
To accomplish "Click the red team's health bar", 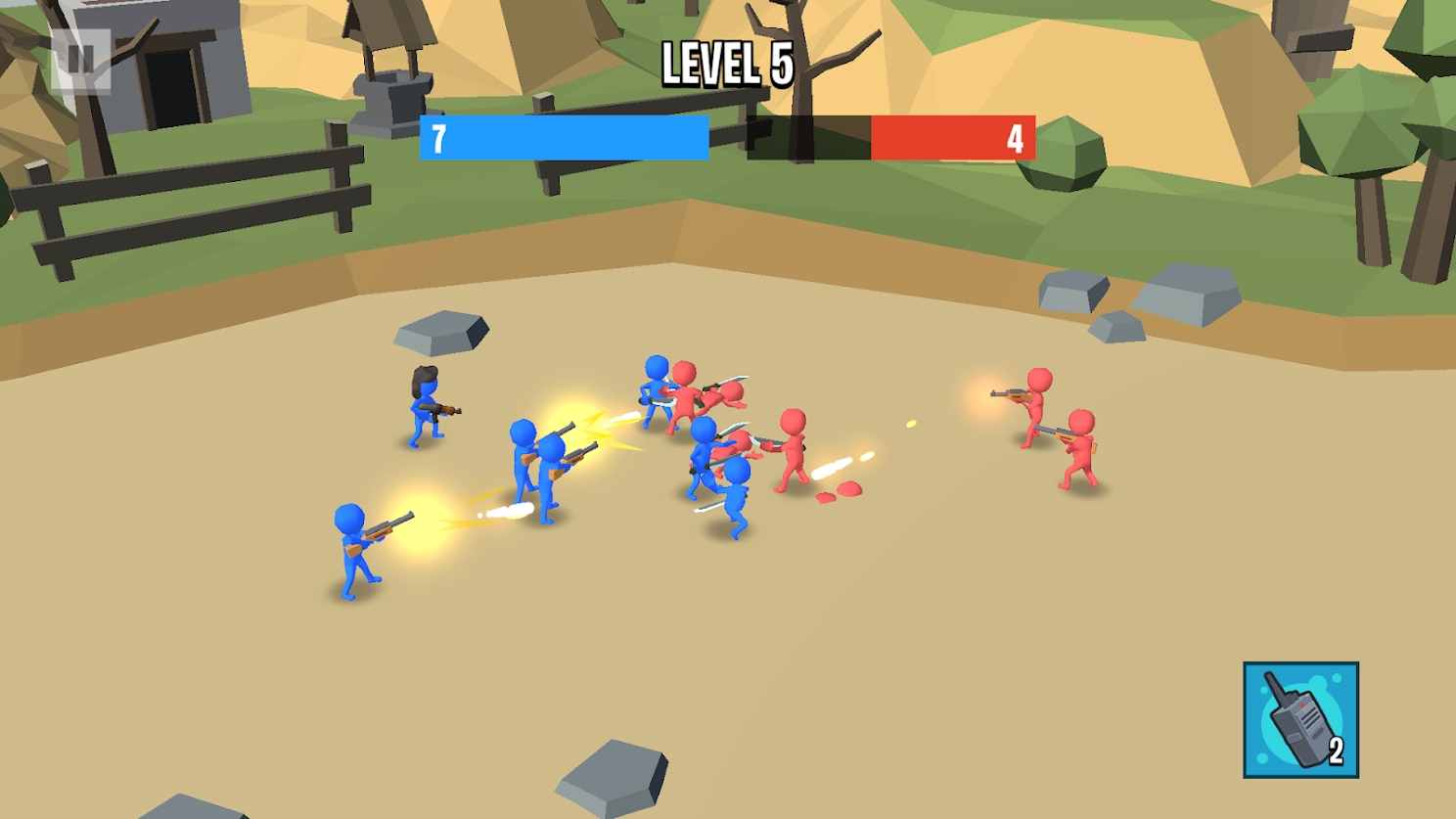I will coord(954,139).
